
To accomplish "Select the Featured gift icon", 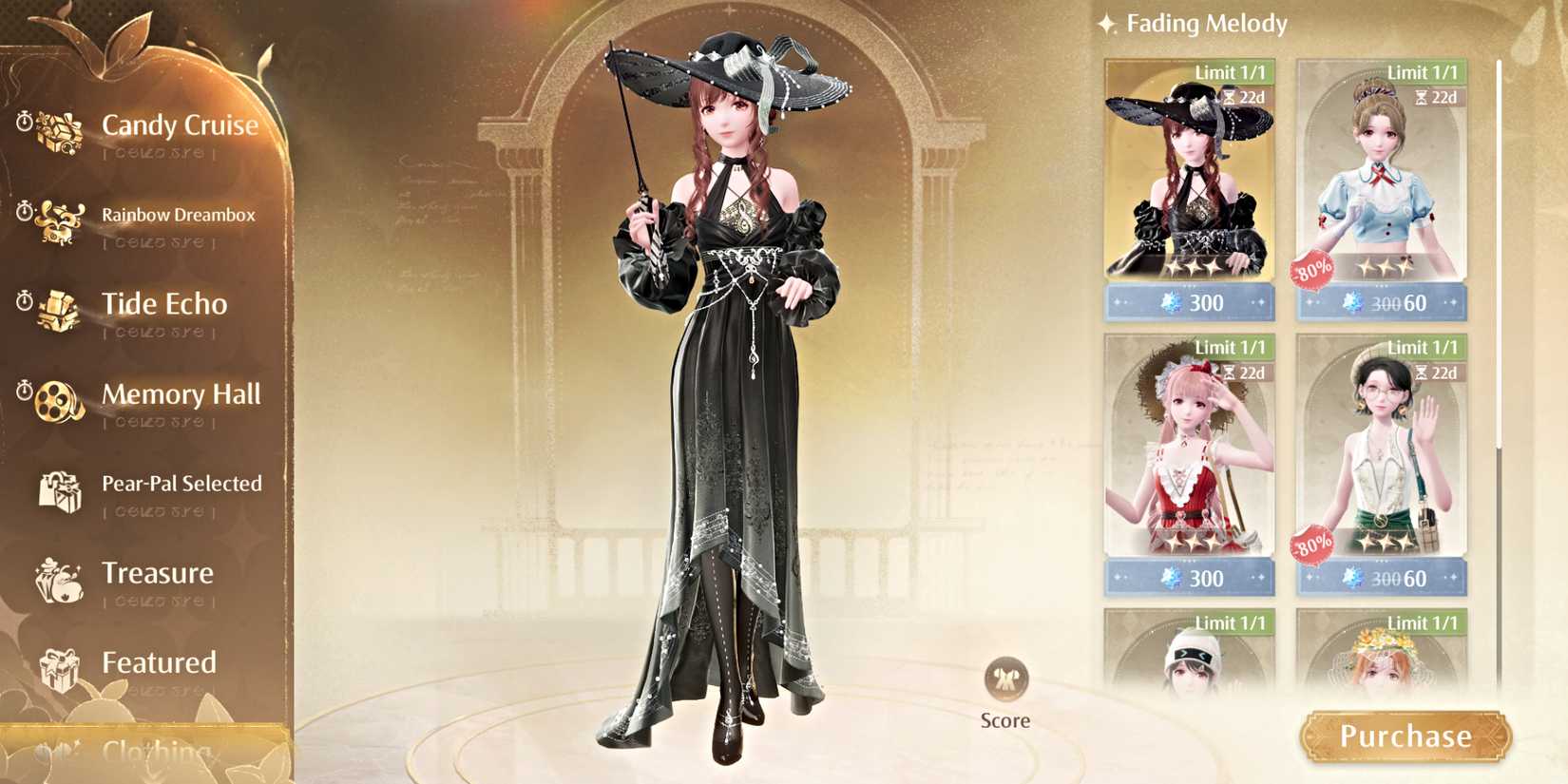I will coord(59,669).
